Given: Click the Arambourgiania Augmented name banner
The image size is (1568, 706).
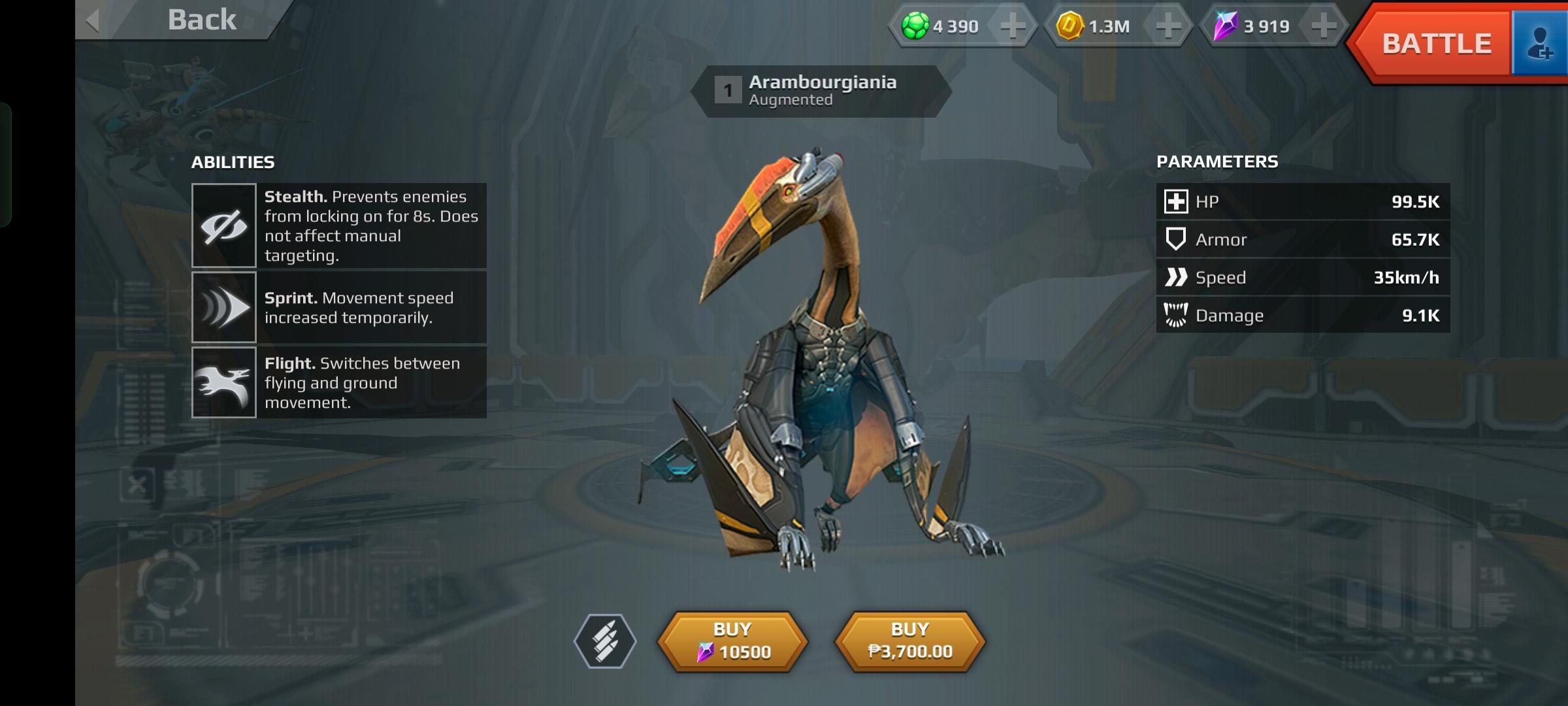Looking at the screenshot, I should click(821, 91).
